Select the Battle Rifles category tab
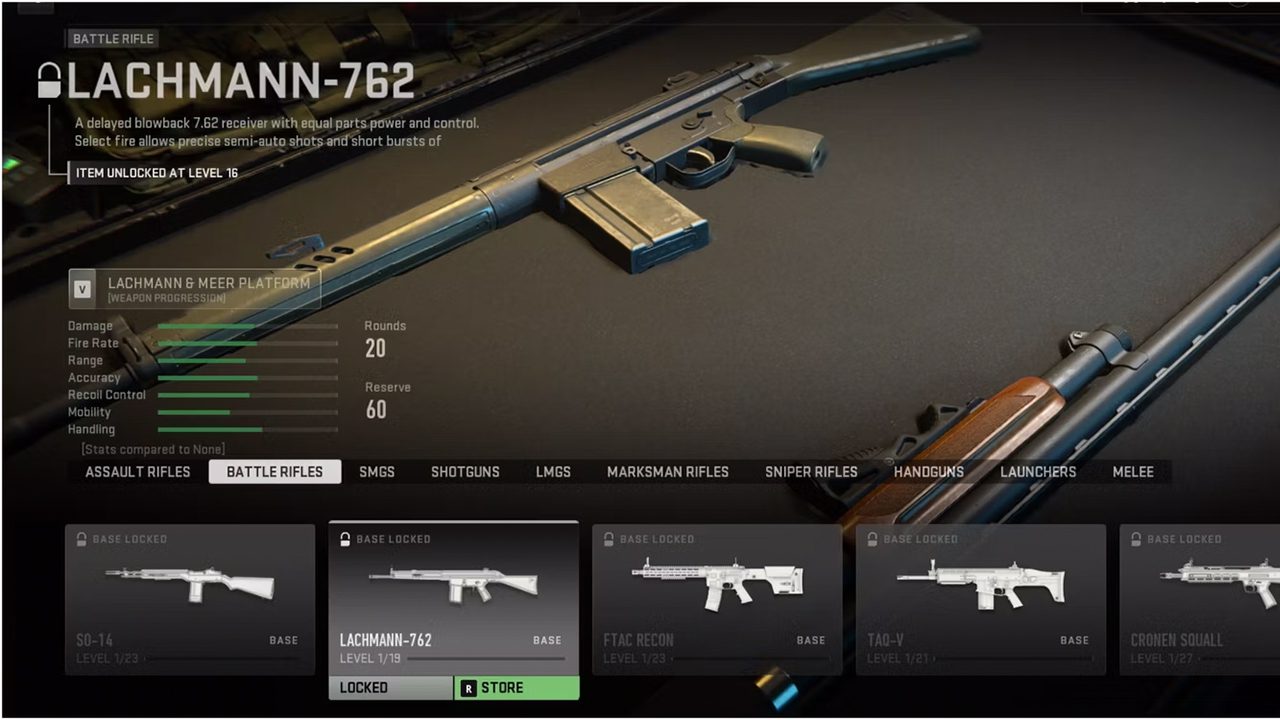 [x=275, y=472]
